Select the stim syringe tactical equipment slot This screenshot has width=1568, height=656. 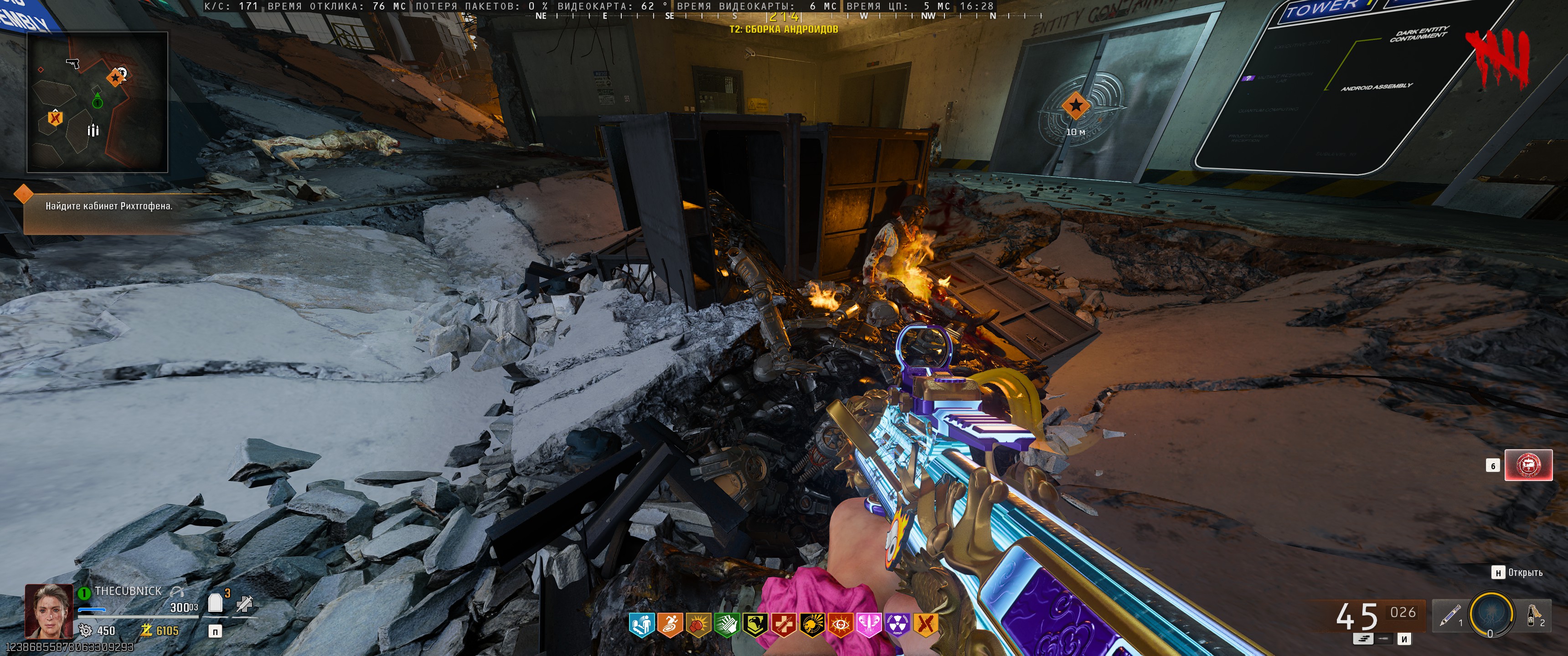click(x=1450, y=615)
